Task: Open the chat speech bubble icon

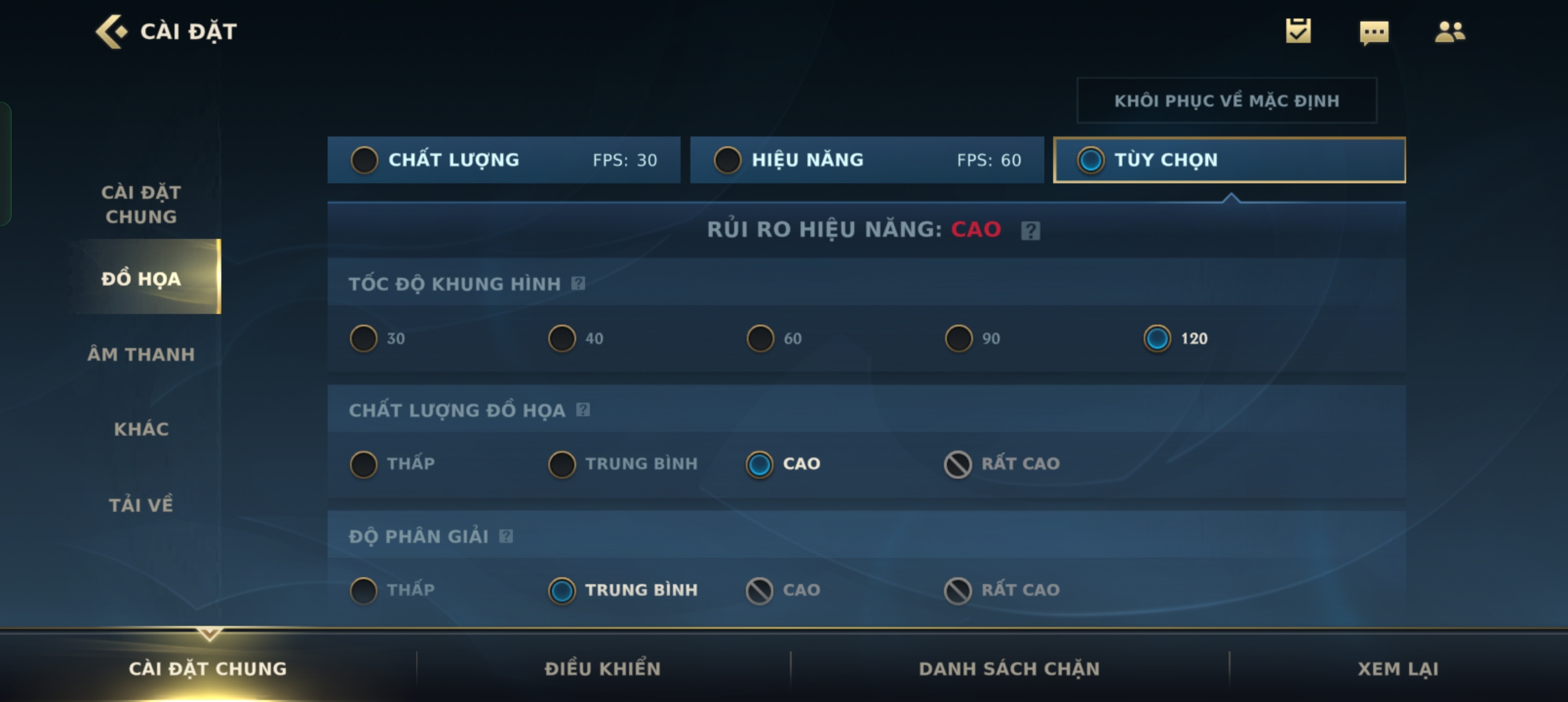Action: click(1374, 32)
